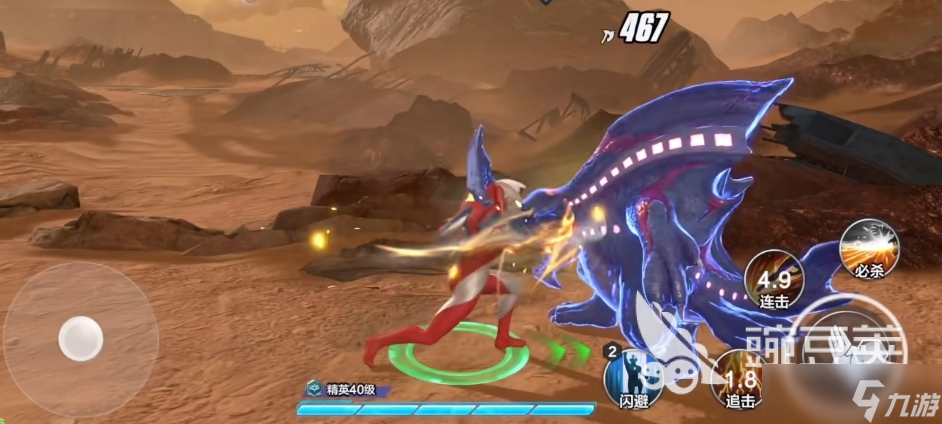Click the virtual joystick knob
Screen dimensions: 942x424
[x=80, y=338]
